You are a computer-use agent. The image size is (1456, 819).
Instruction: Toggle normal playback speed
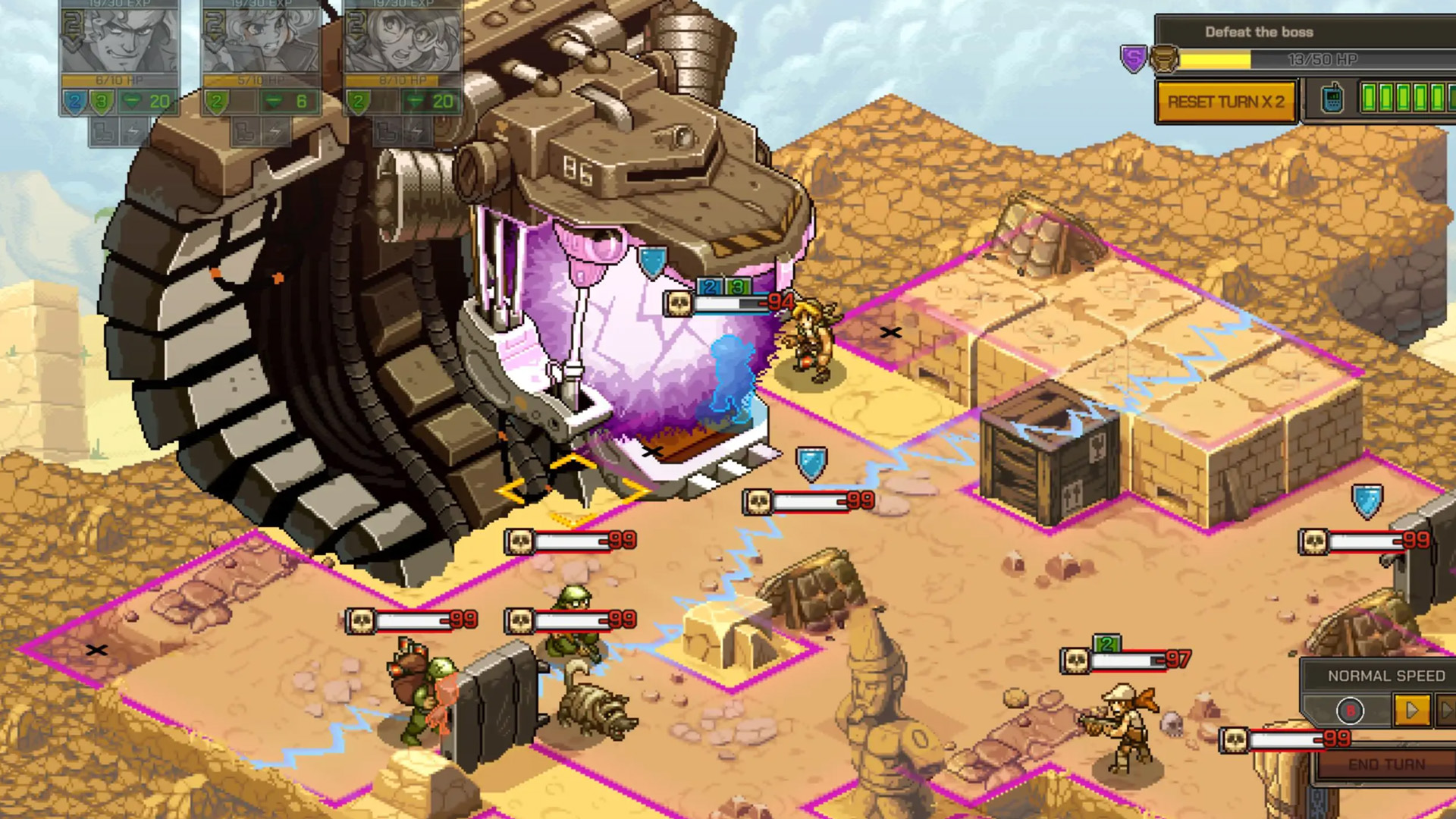tap(1412, 710)
